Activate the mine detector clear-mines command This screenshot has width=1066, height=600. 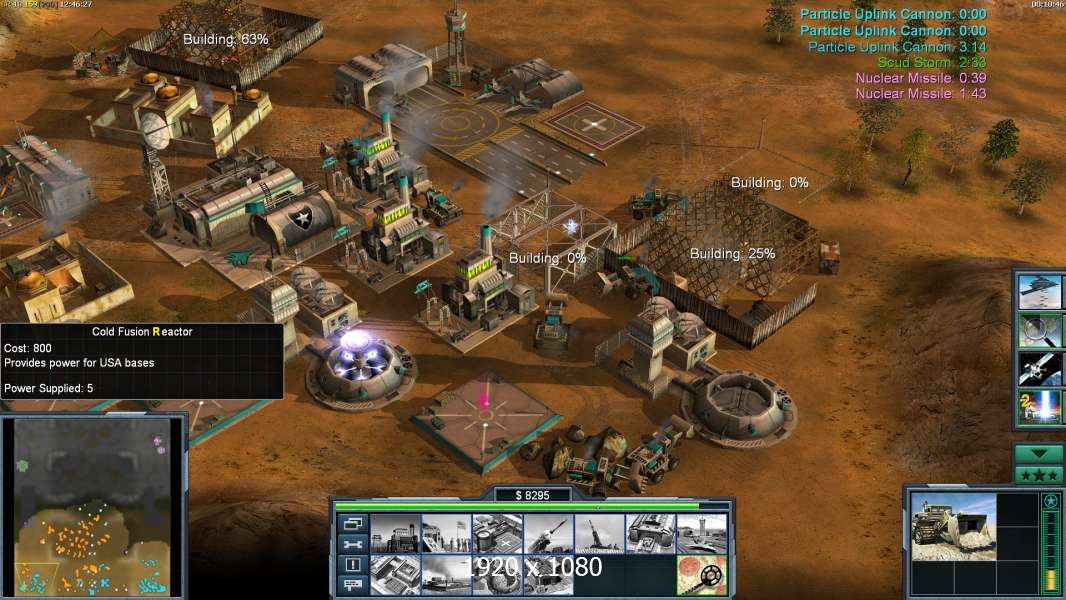point(701,574)
